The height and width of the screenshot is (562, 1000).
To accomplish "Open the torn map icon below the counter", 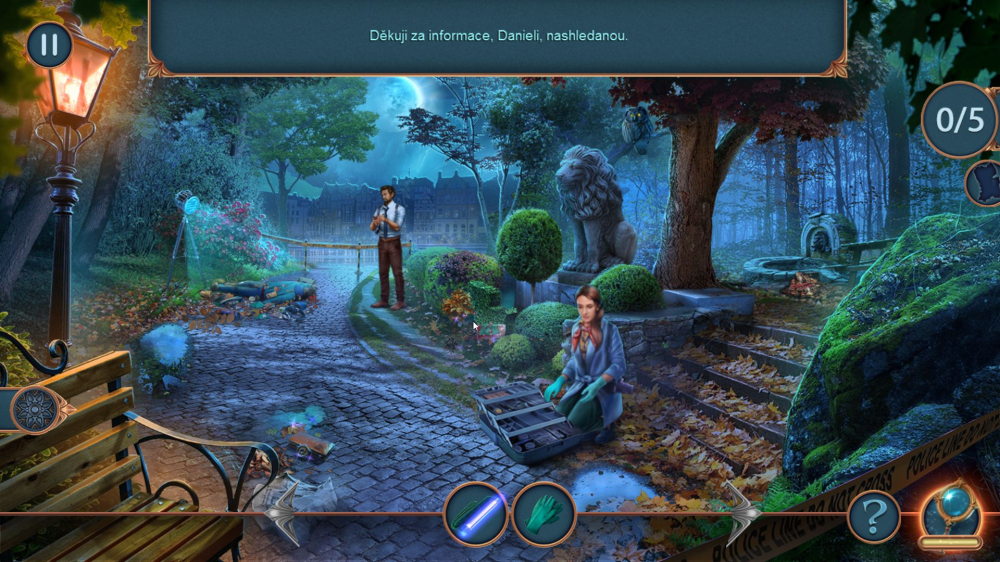I will pyautogui.click(x=984, y=183).
